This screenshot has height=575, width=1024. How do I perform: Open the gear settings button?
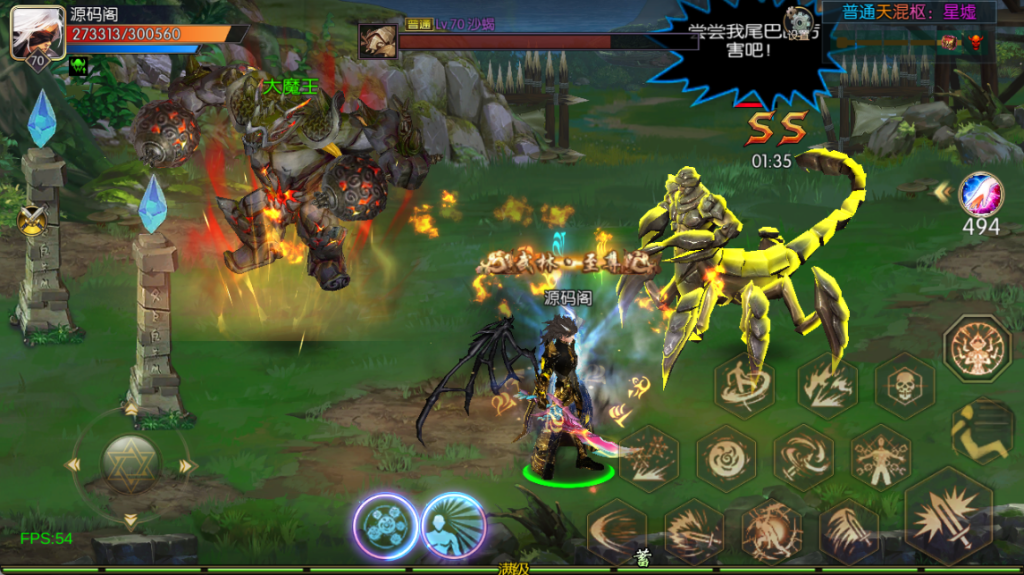798,22
